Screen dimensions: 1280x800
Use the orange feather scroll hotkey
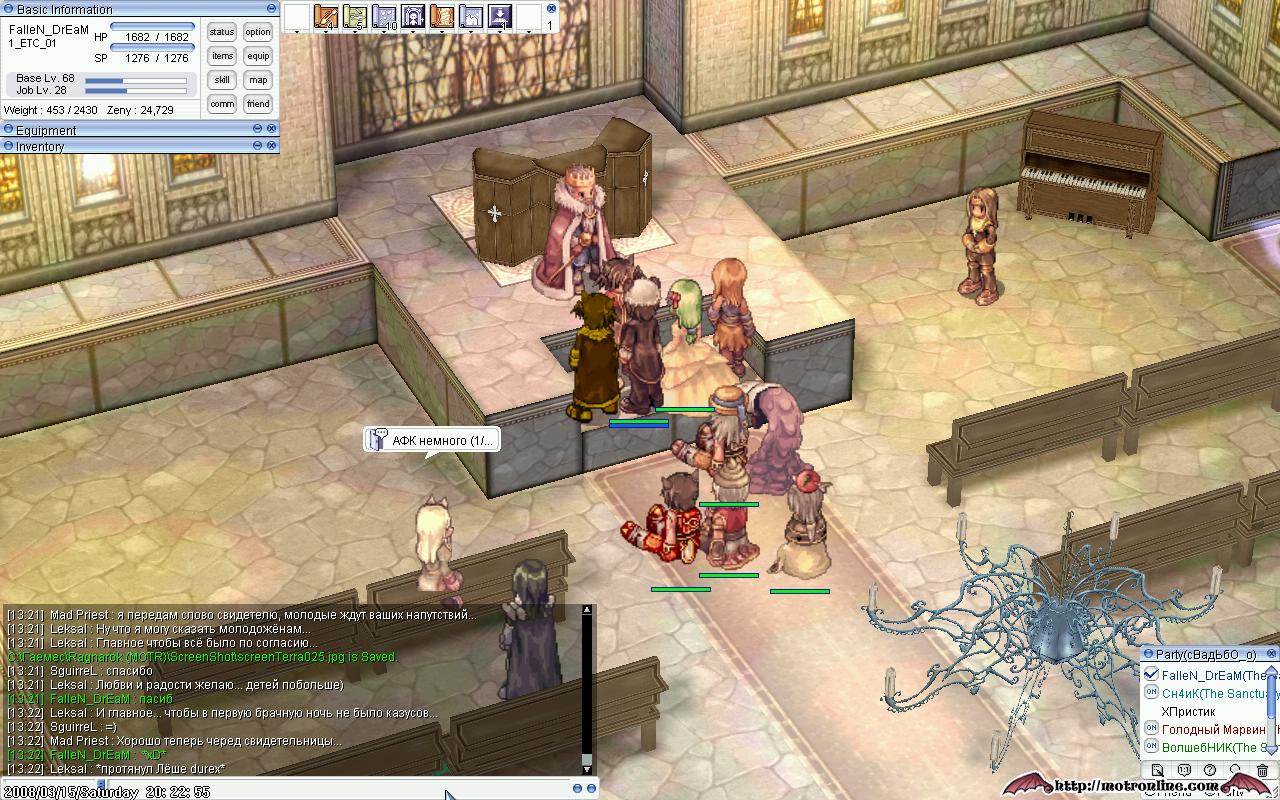(326, 17)
